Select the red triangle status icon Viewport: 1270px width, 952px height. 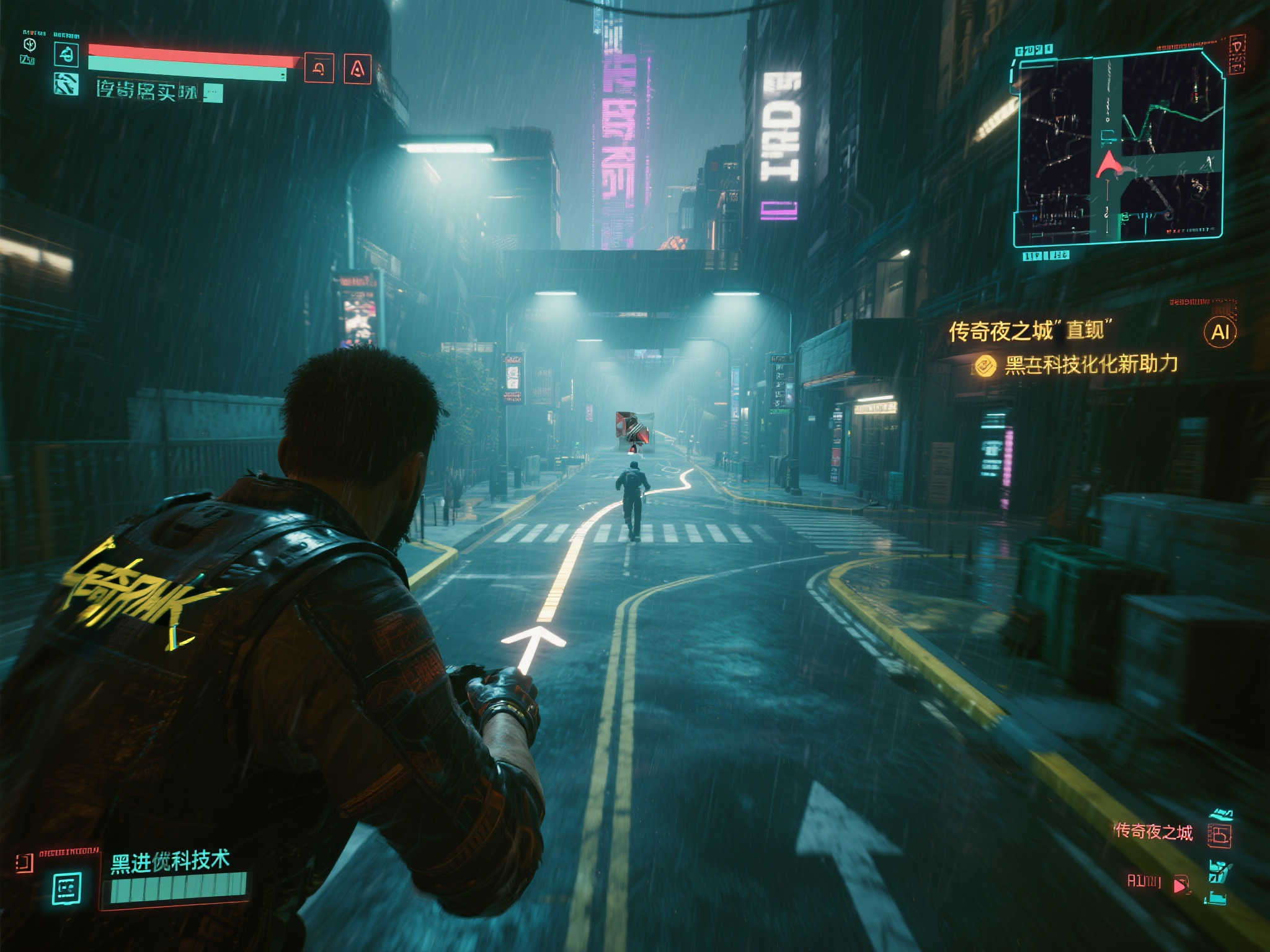tap(357, 69)
